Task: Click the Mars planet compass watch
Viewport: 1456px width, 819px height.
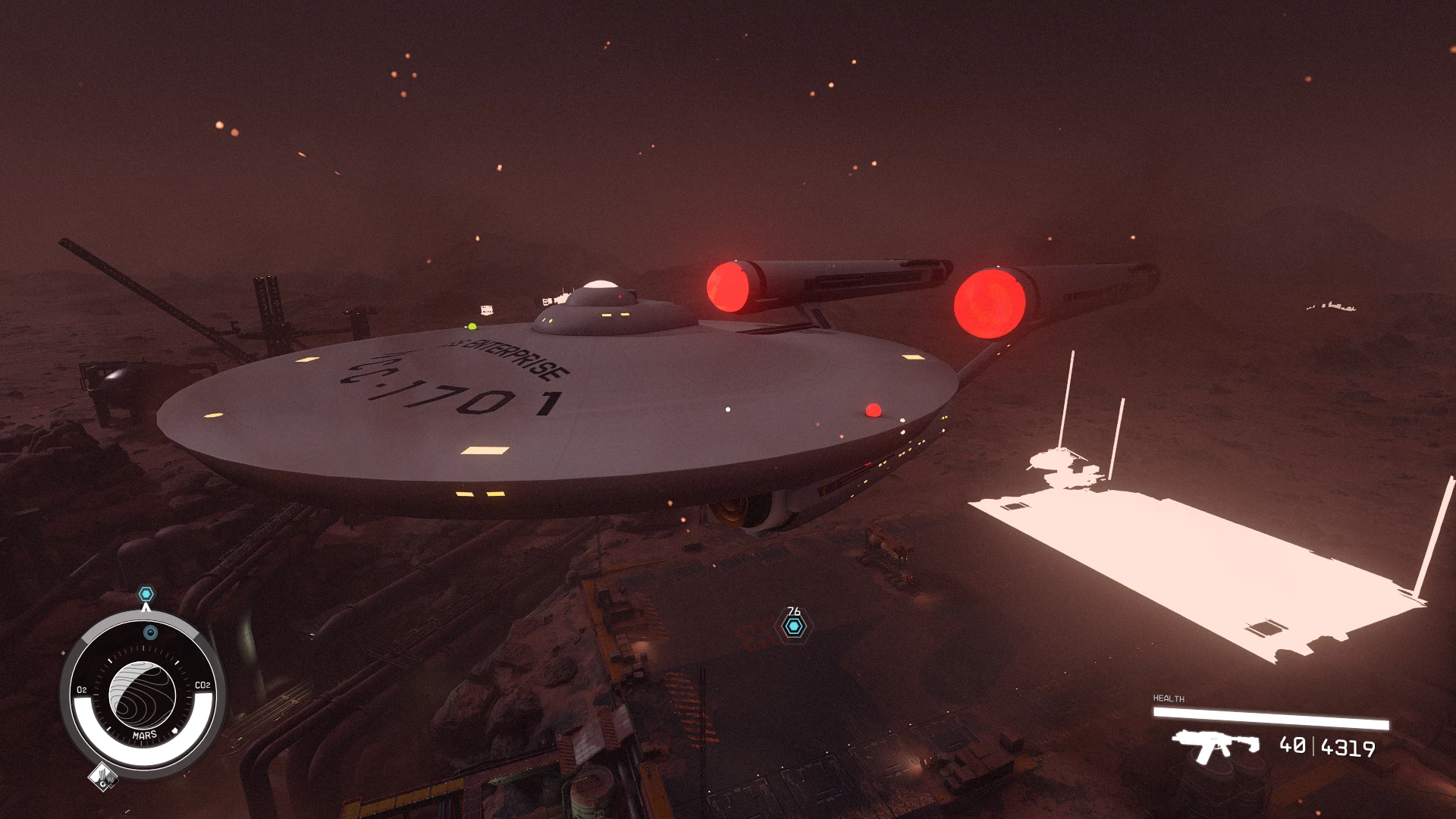Action: (143, 694)
